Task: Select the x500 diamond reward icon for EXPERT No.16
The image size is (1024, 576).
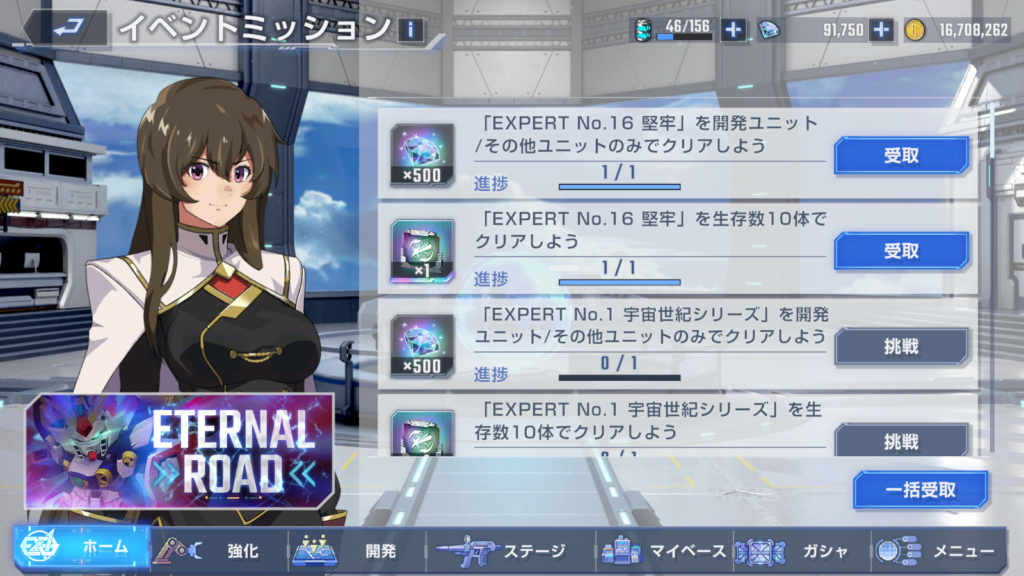Action: tap(421, 155)
